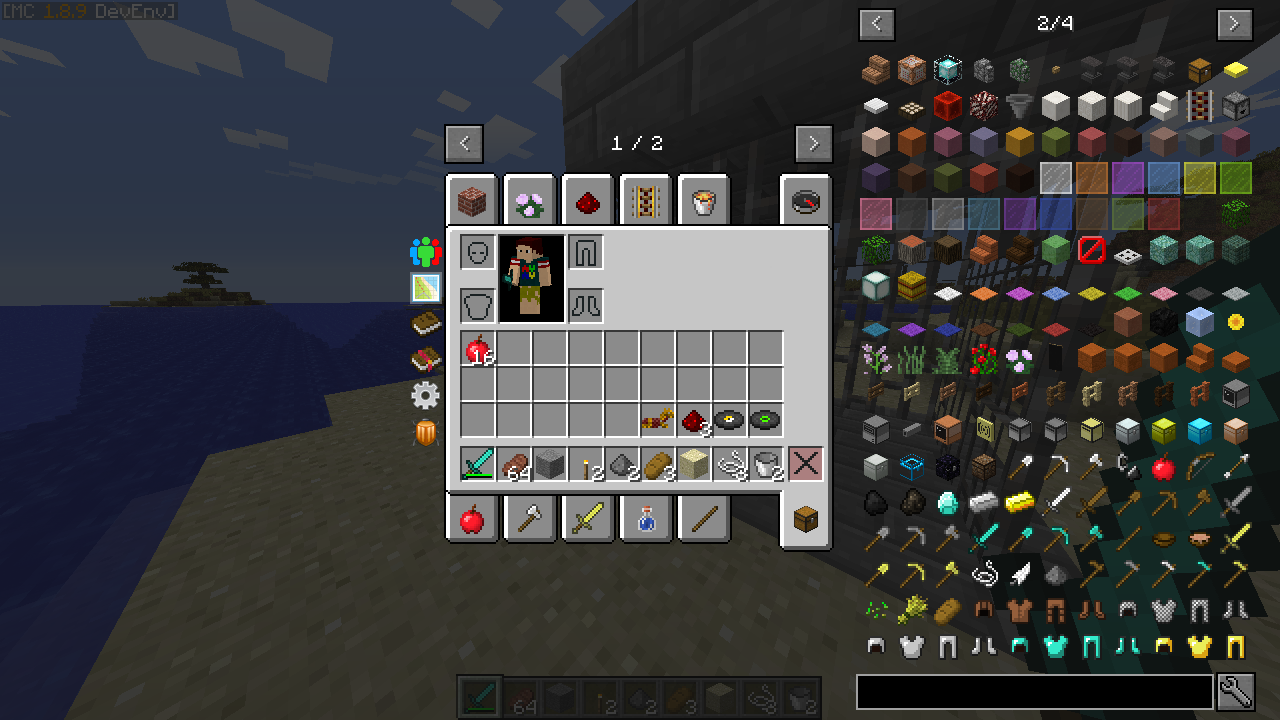
Task: Select the diamond sword hotbar slot
Action: coord(478,464)
